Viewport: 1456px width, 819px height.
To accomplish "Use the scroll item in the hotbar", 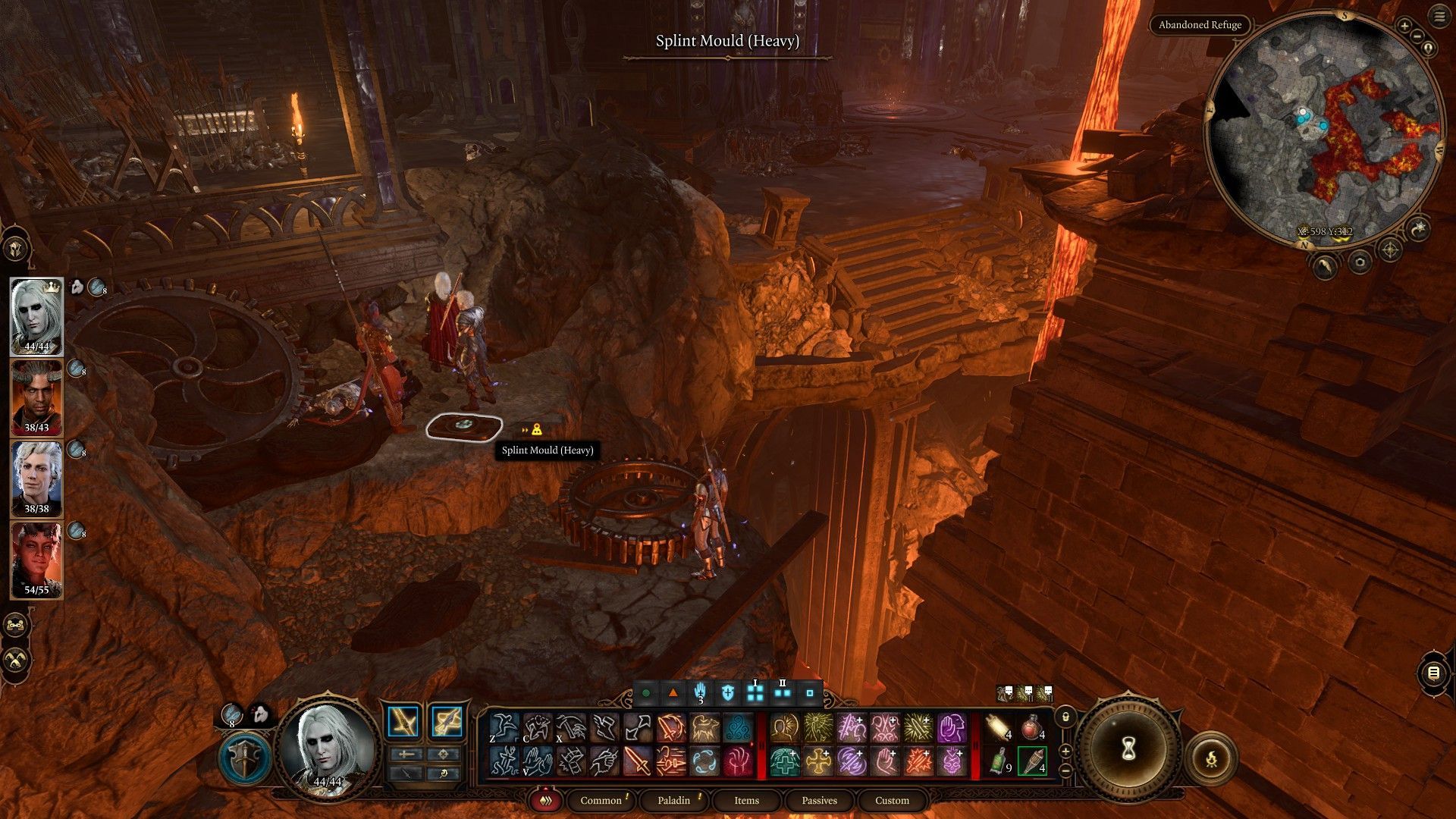I will pos(999,729).
